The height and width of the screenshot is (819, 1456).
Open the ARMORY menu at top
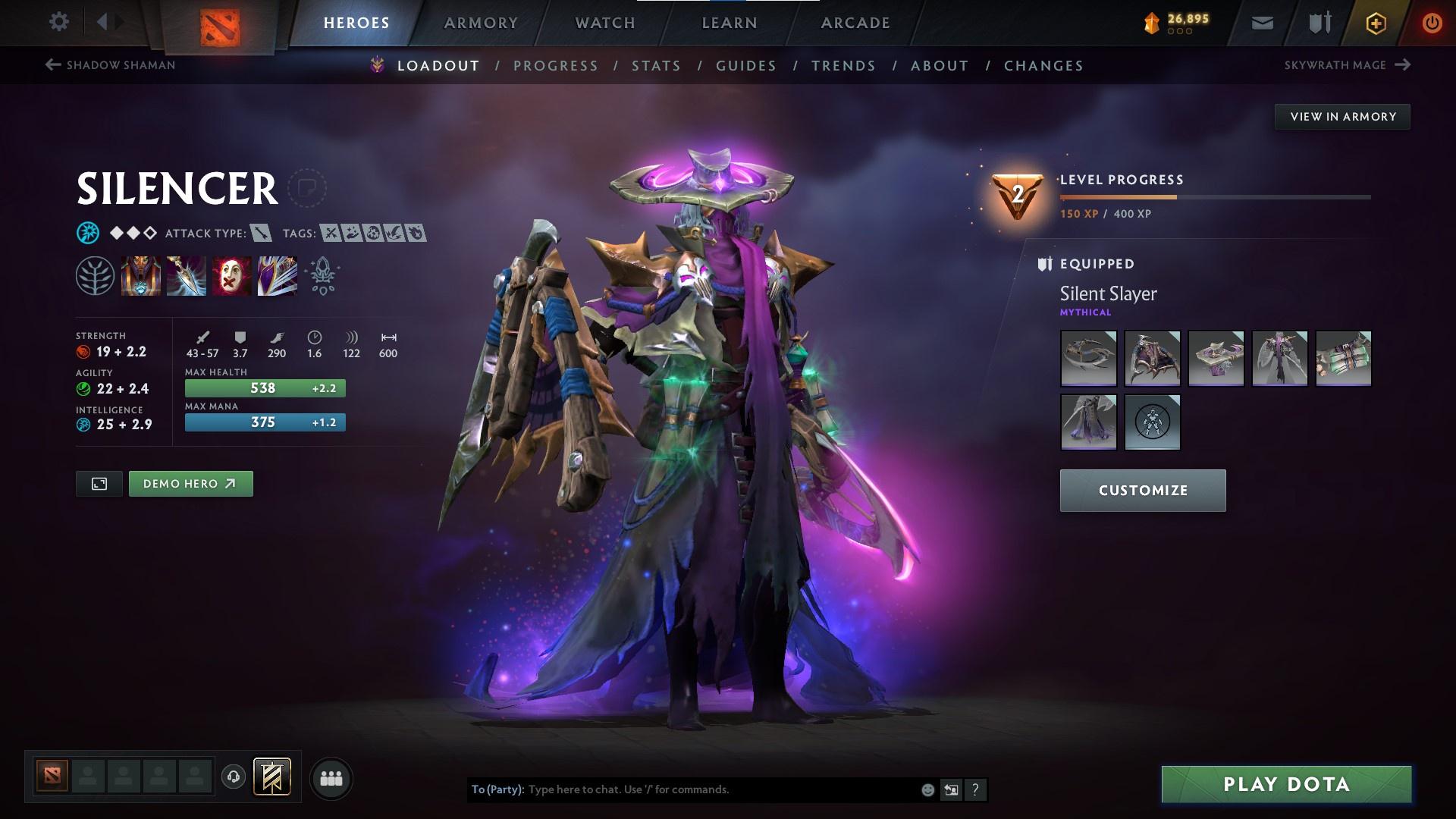pos(482,23)
